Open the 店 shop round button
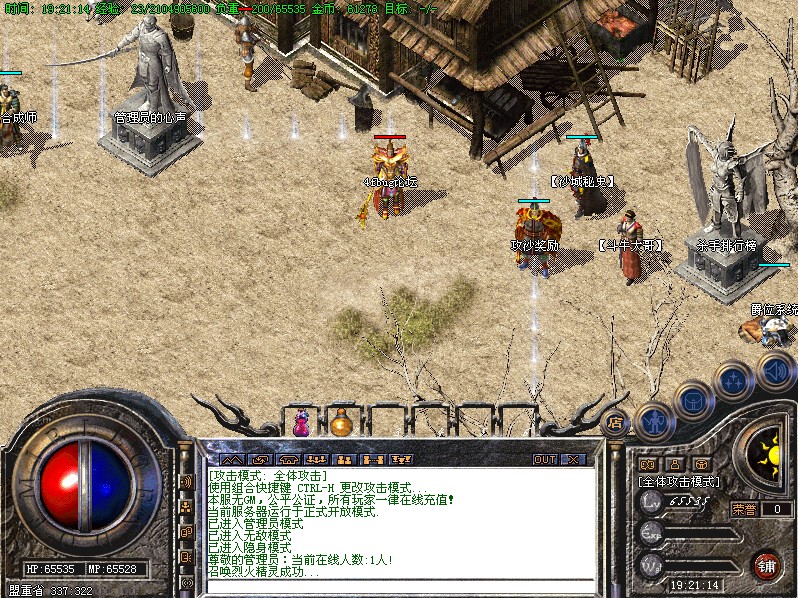 [x=616, y=422]
